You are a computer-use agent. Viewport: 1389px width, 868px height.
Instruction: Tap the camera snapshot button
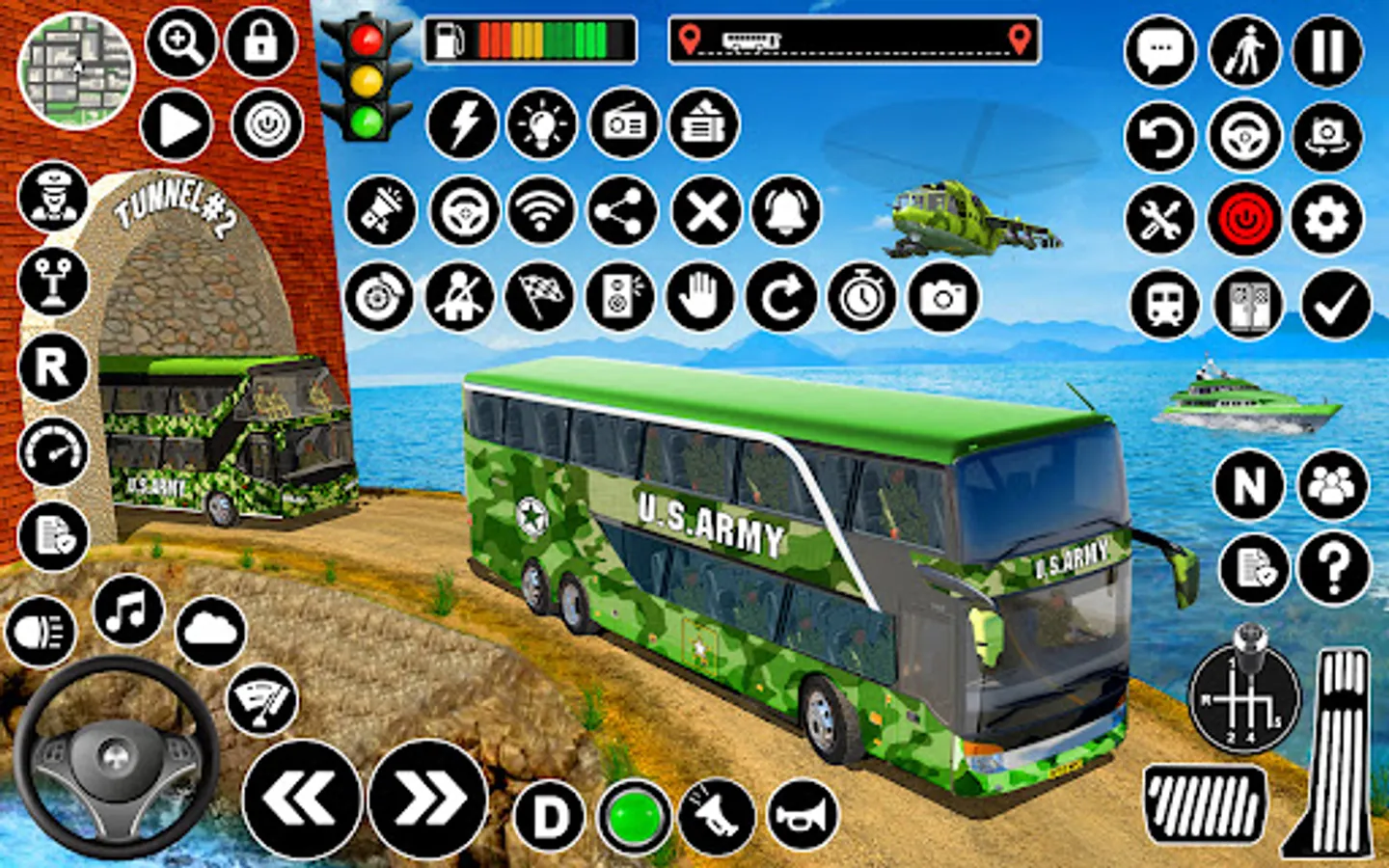click(943, 297)
